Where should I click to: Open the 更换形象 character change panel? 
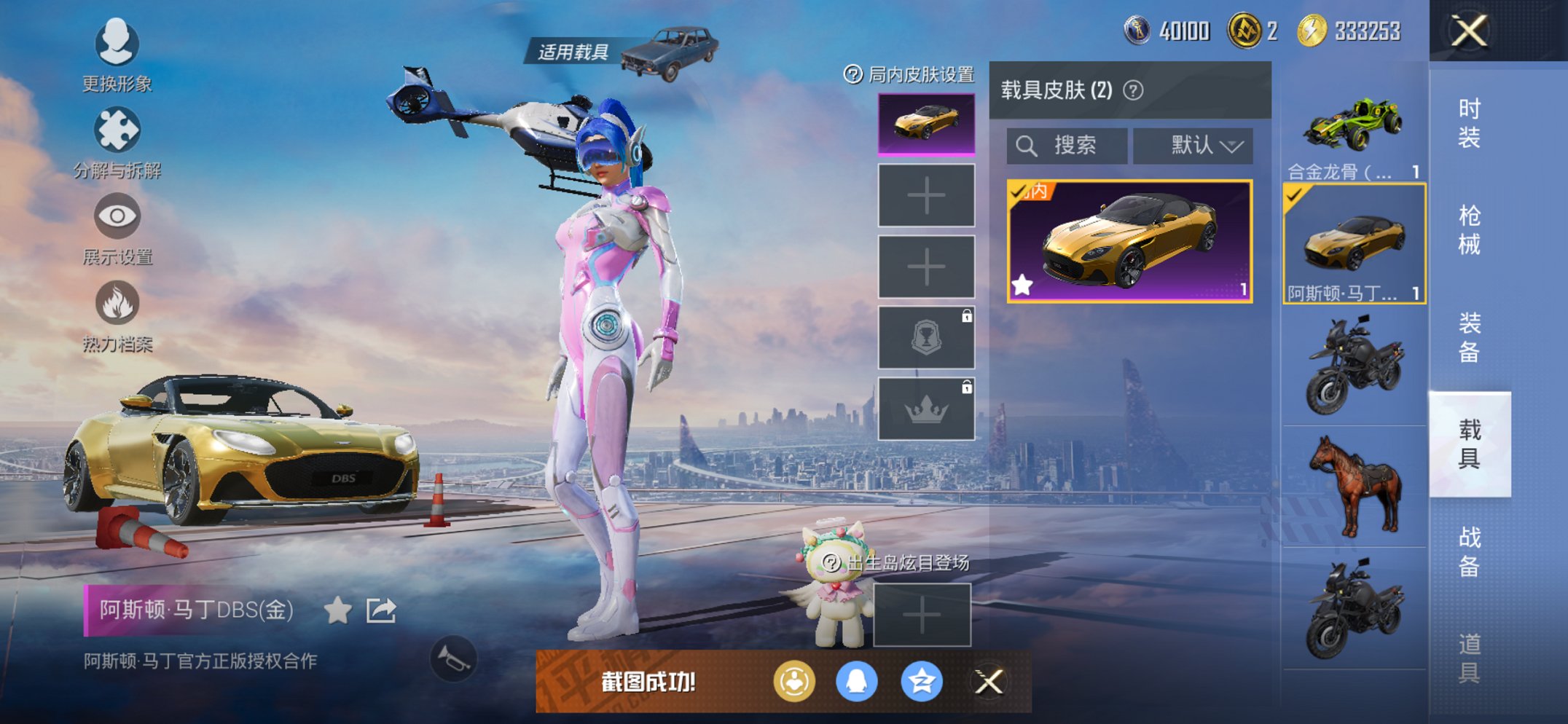point(117,45)
